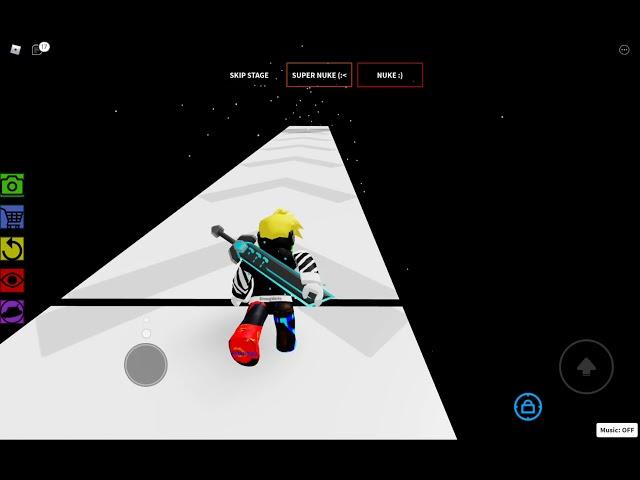Open the purple hat icon menu
The width and height of the screenshot is (640, 480).
coord(12,312)
